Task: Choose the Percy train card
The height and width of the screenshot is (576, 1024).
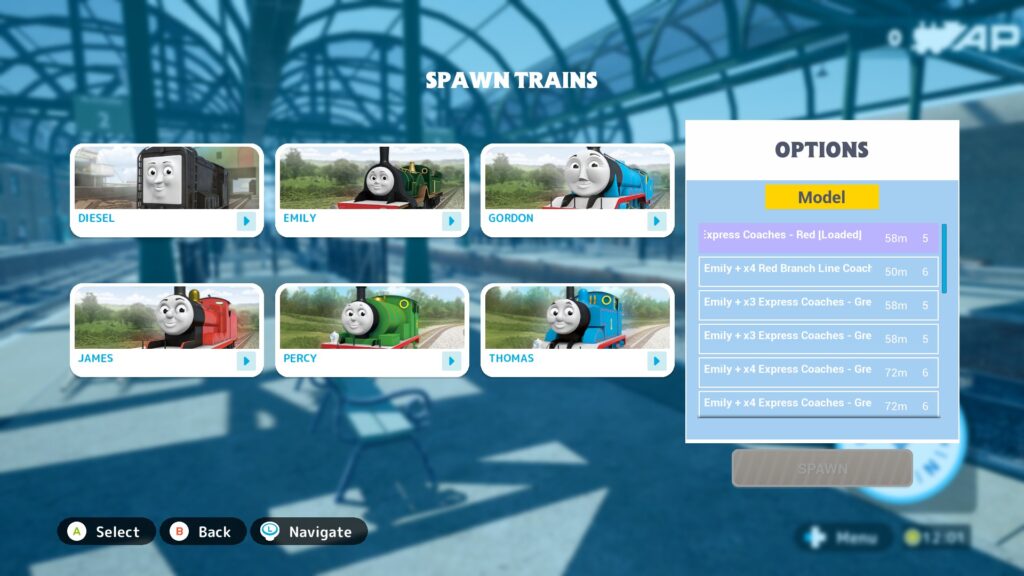Action: [371, 330]
